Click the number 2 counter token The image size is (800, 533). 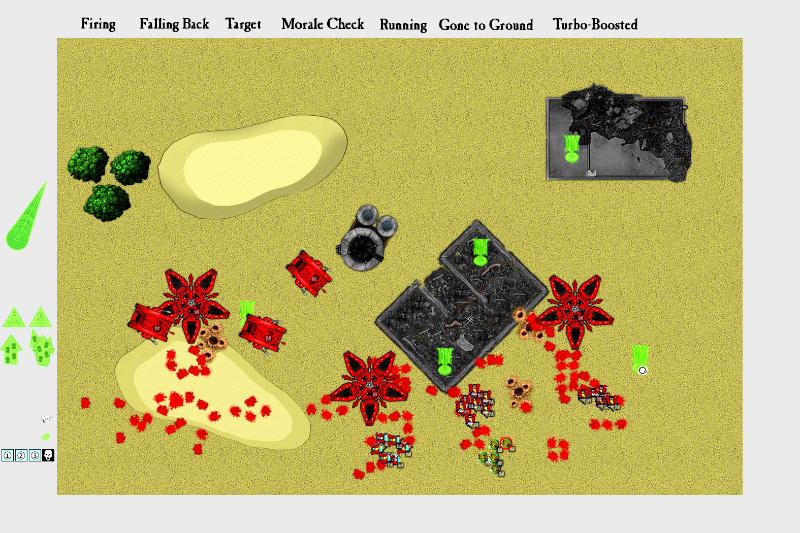pyautogui.click(x=21, y=455)
